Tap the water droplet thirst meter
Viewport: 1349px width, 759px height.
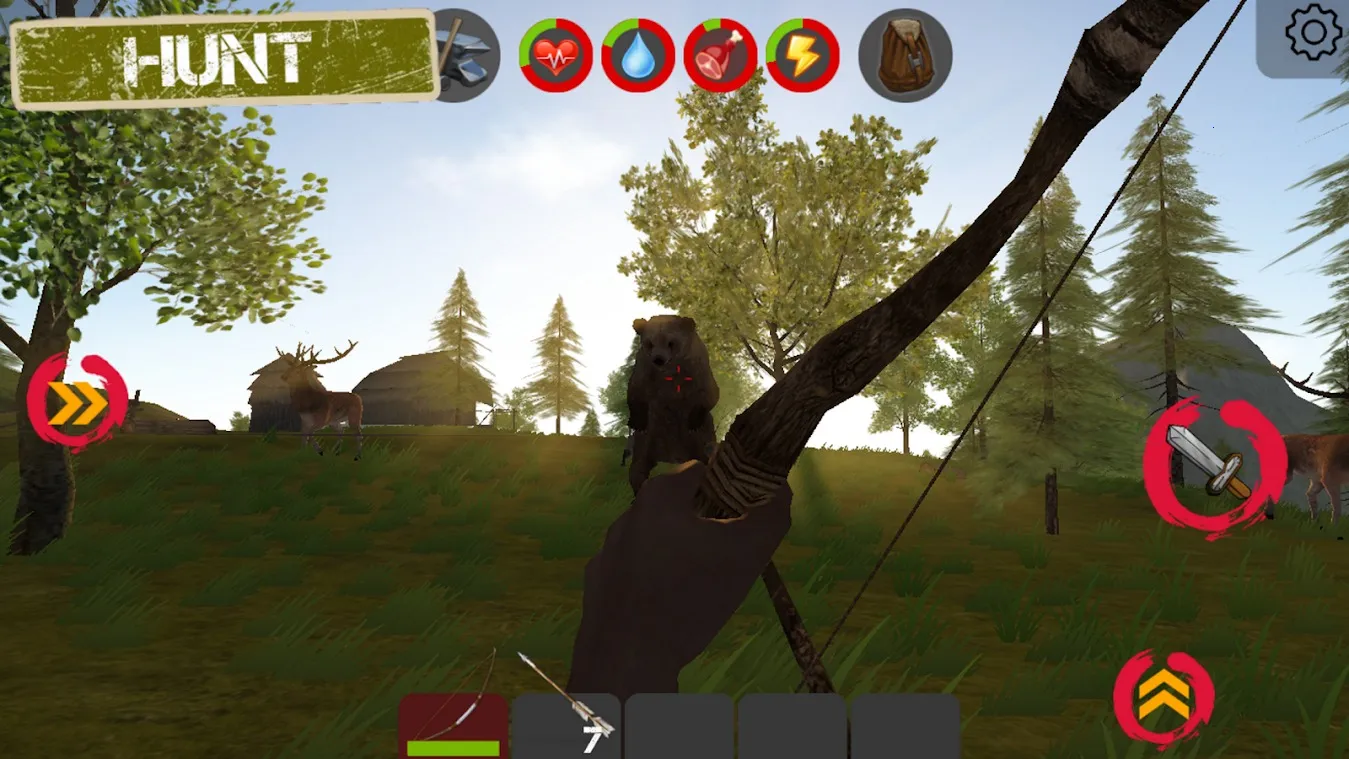click(638, 55)
